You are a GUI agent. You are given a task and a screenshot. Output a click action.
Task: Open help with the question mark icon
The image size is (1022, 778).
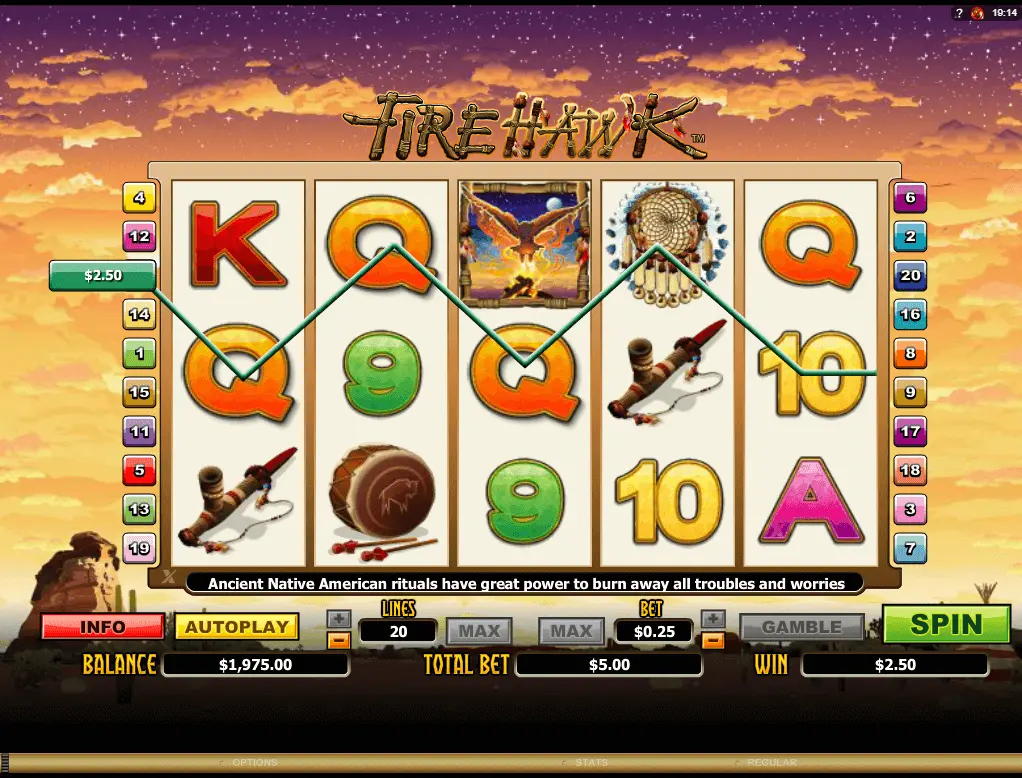[x=956, y=12]
